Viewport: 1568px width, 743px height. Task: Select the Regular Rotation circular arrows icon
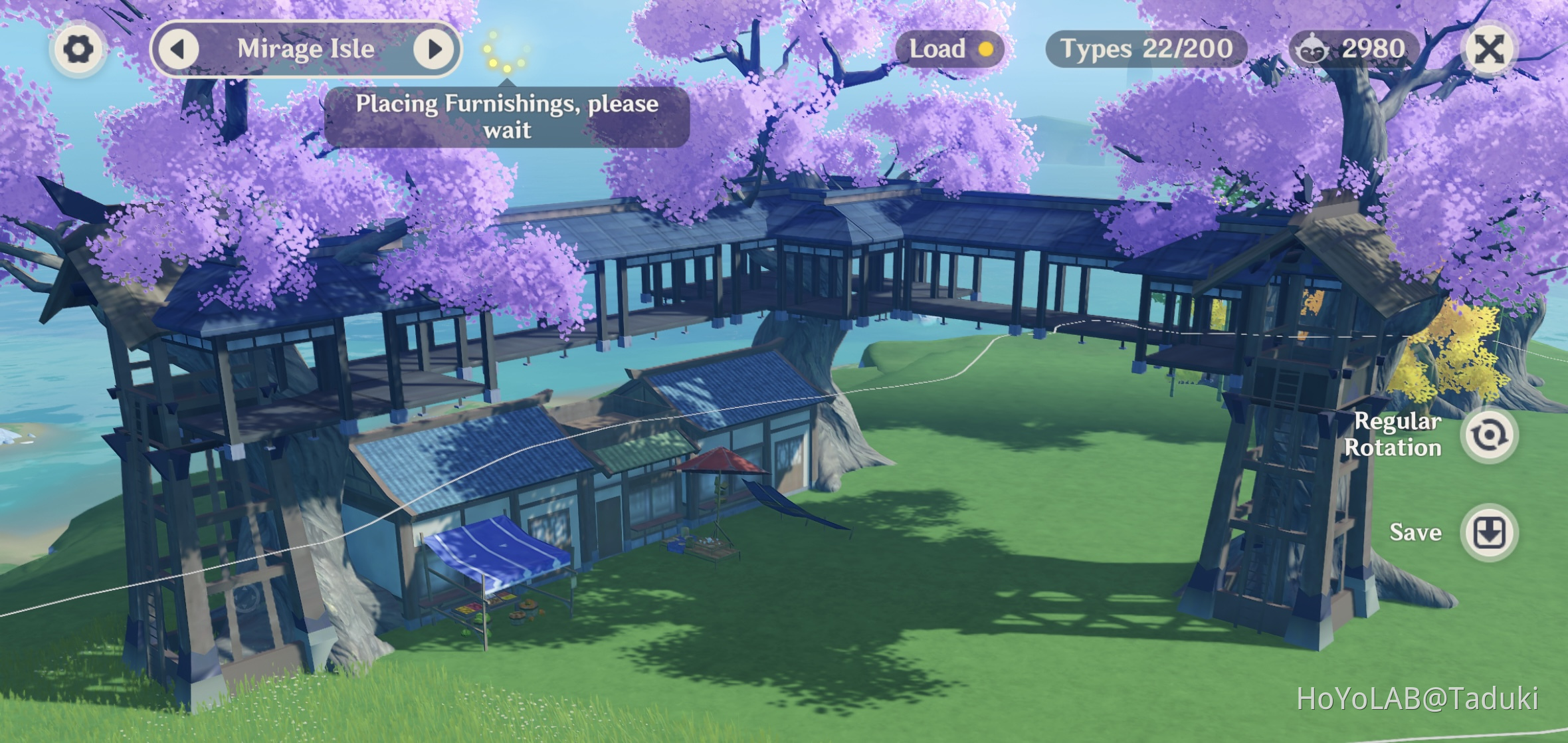pos(1490,435)
